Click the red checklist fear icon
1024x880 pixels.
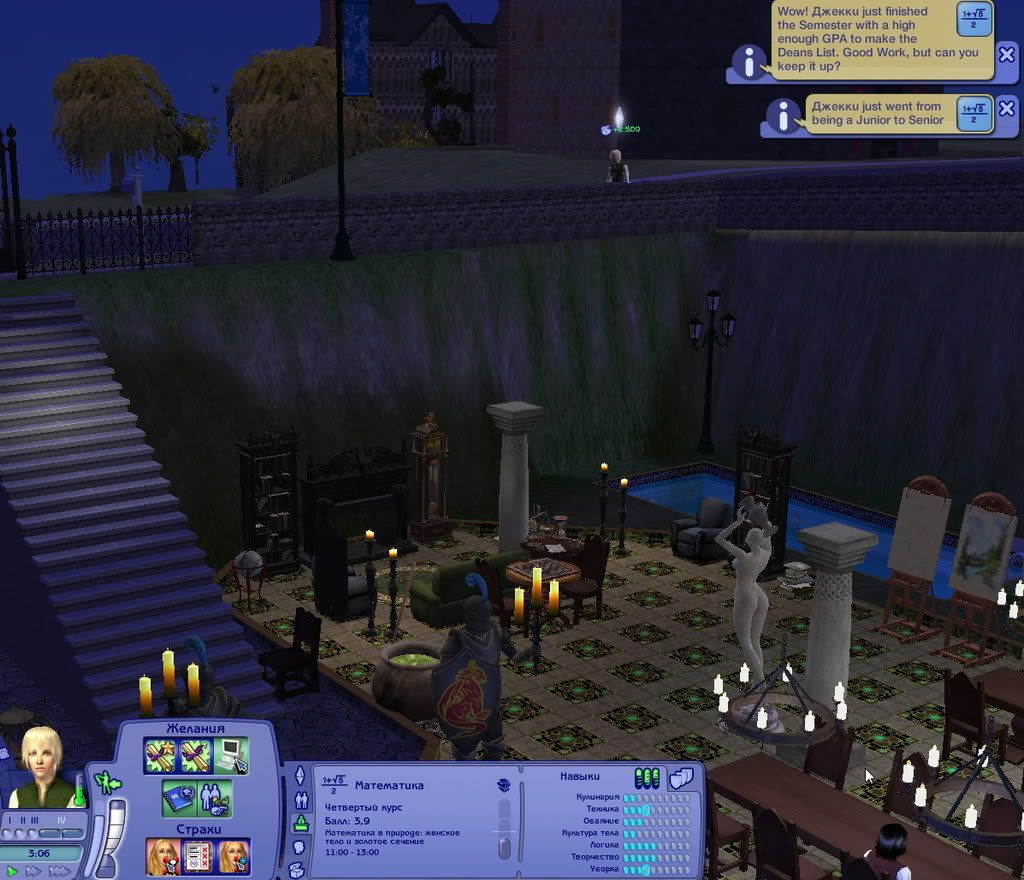(x=198, y=856)
